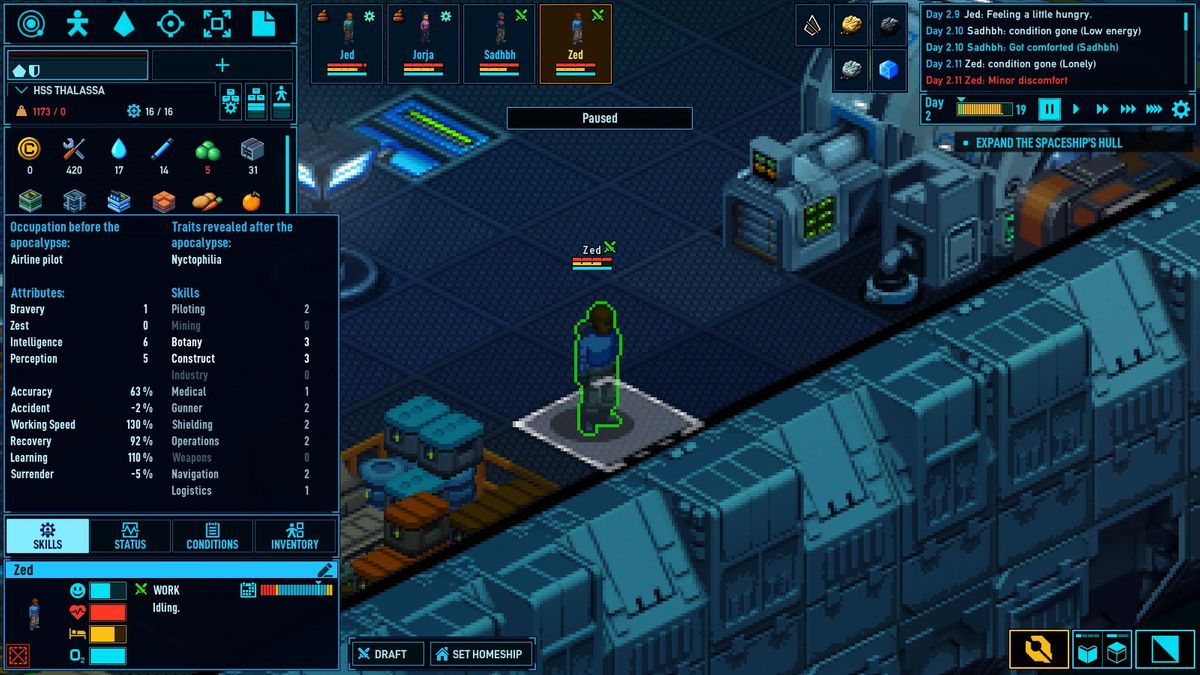
Task: Open the wrench build menu
Action: pos(1039,651)
